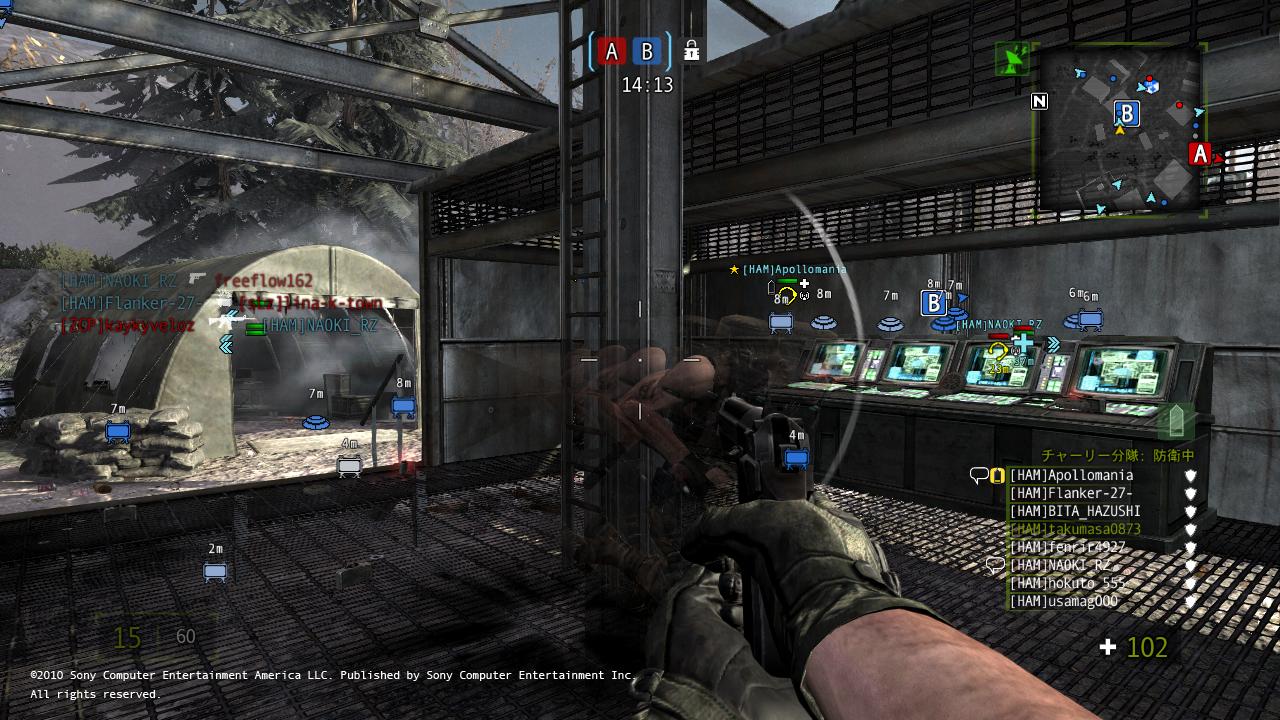This screenshot has width=1280, height=720.
Task: Select [HAM]Apollomania in the squad list
Action: pos(1071,475)
